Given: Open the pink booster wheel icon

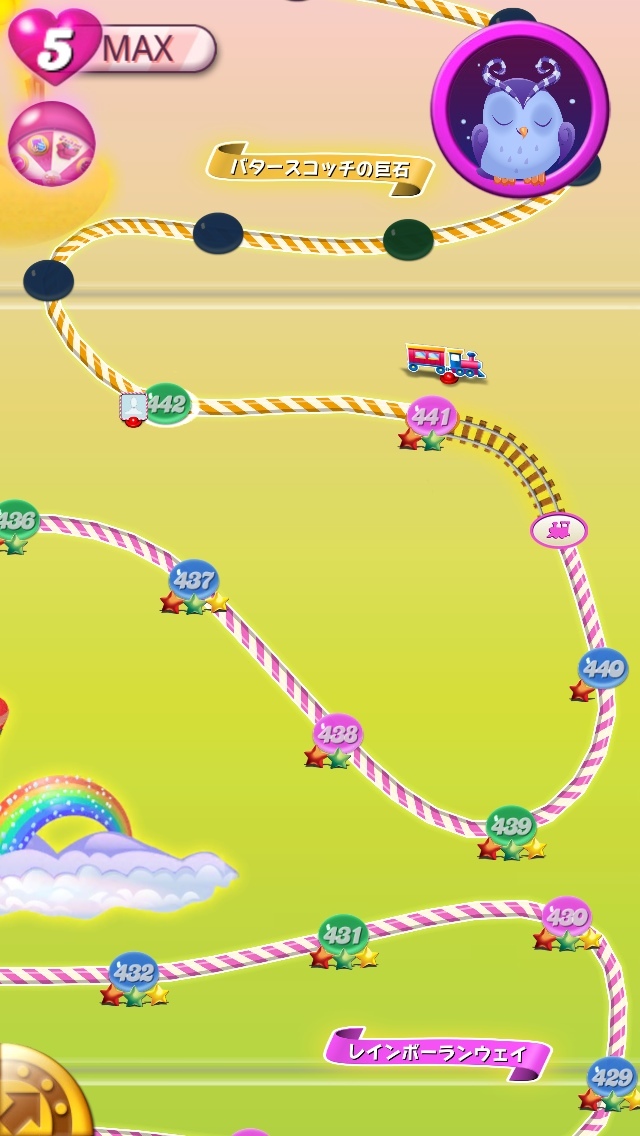Looking at the screenshot, I should click(x=51, y=143).
